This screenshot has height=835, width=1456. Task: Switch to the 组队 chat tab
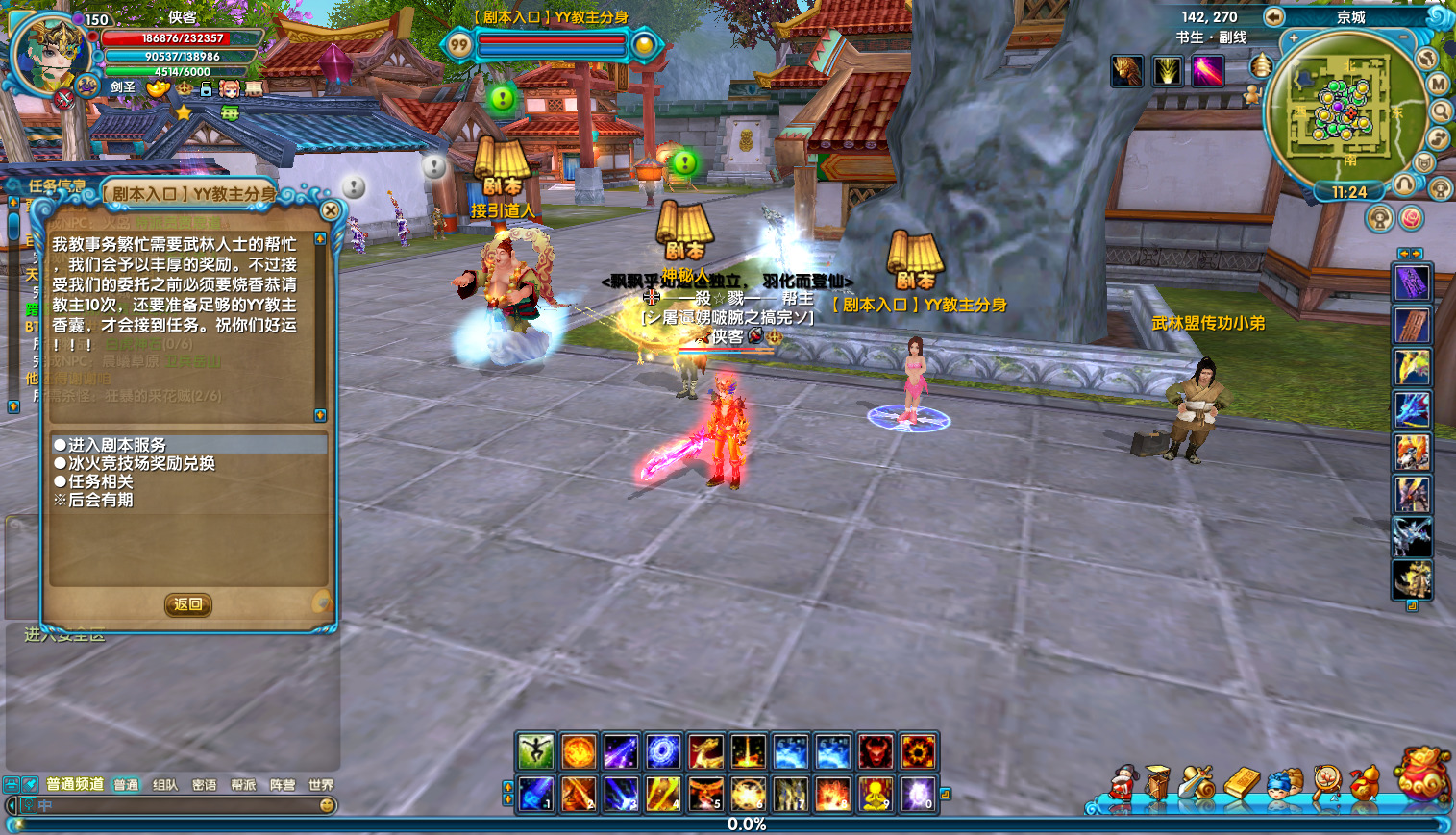click(x=165, y=785)
